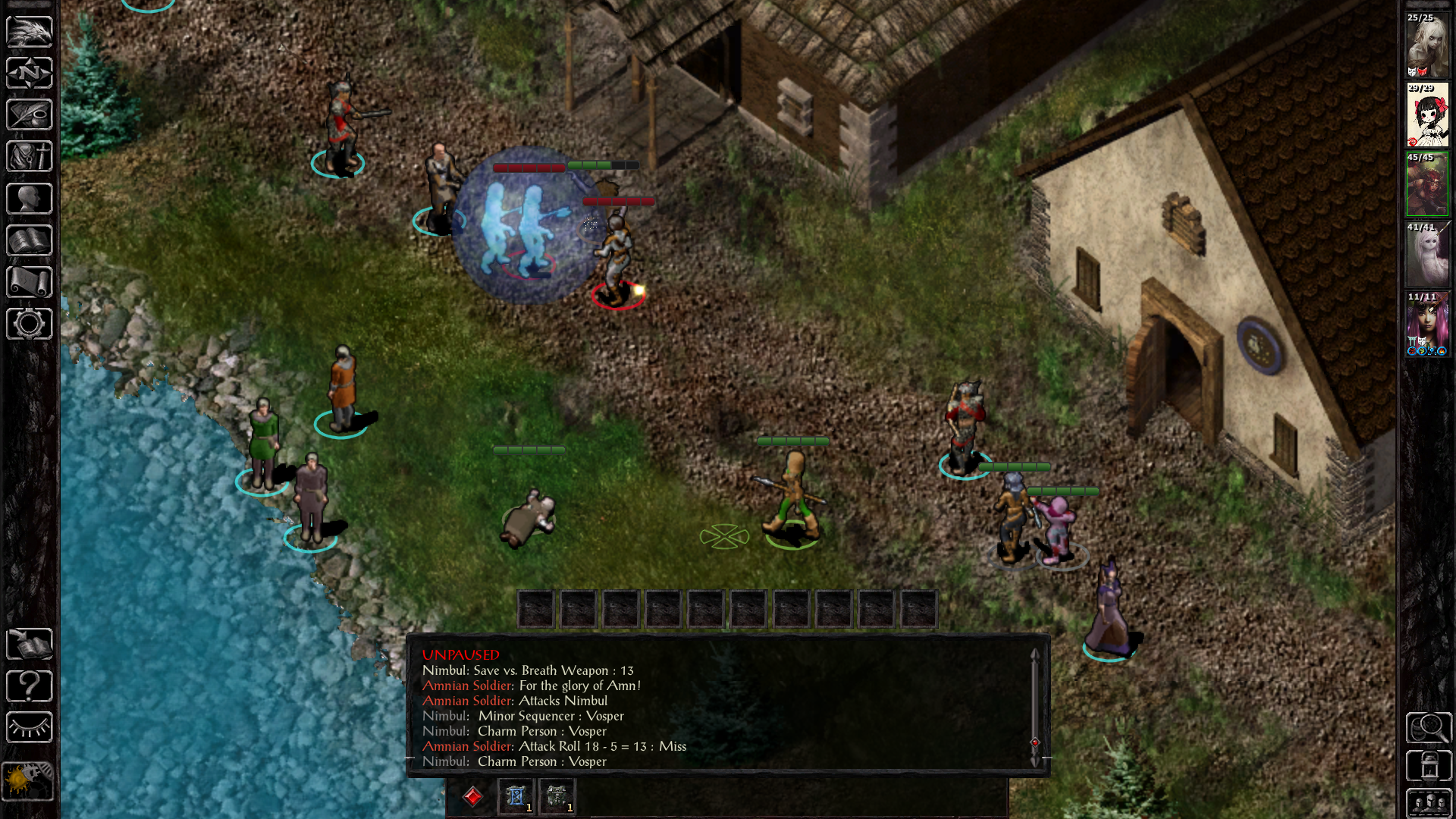The width and height of the screenshot is (1456, 819).
Task: Select the green-framed portrait with 45/45 HP
Action: tap(1427, 185)
